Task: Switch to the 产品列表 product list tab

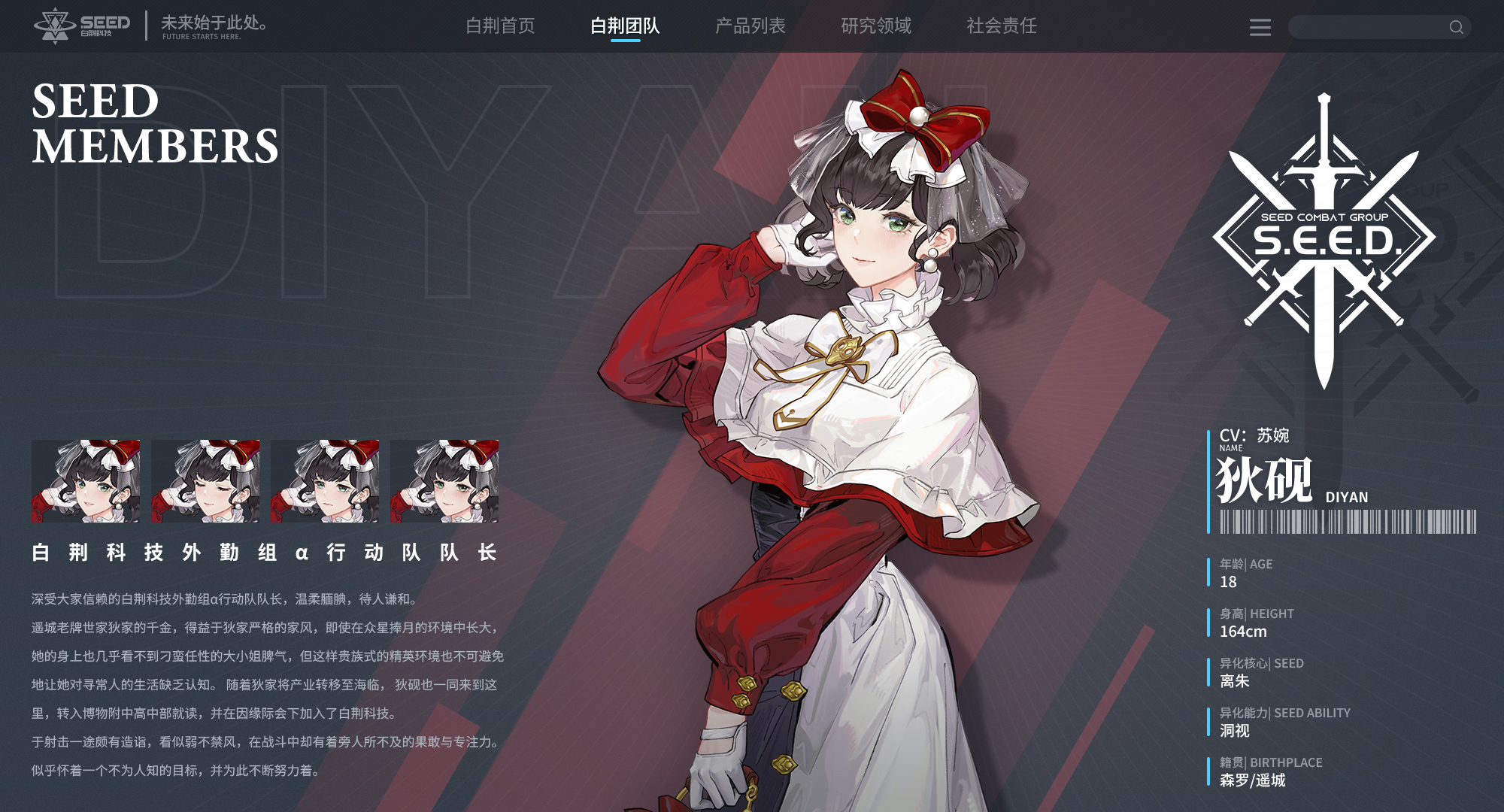Action: click(x=750, y=26)
